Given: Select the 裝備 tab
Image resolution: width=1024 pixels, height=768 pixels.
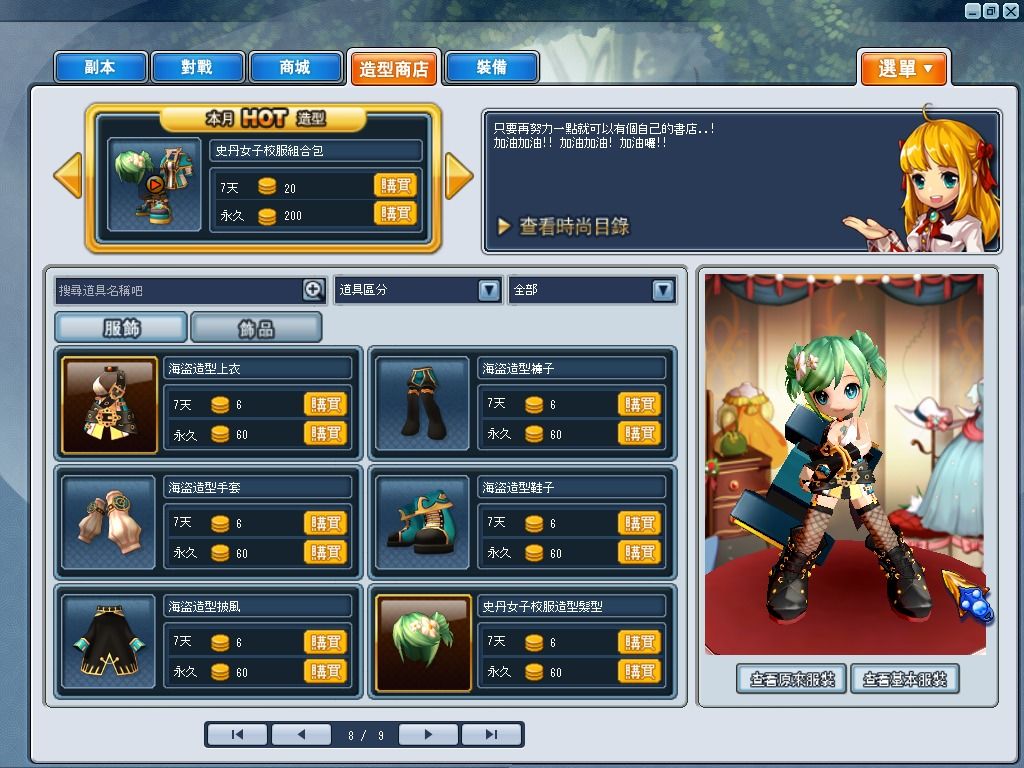Looking at the screenshot, I should [491, 67].
